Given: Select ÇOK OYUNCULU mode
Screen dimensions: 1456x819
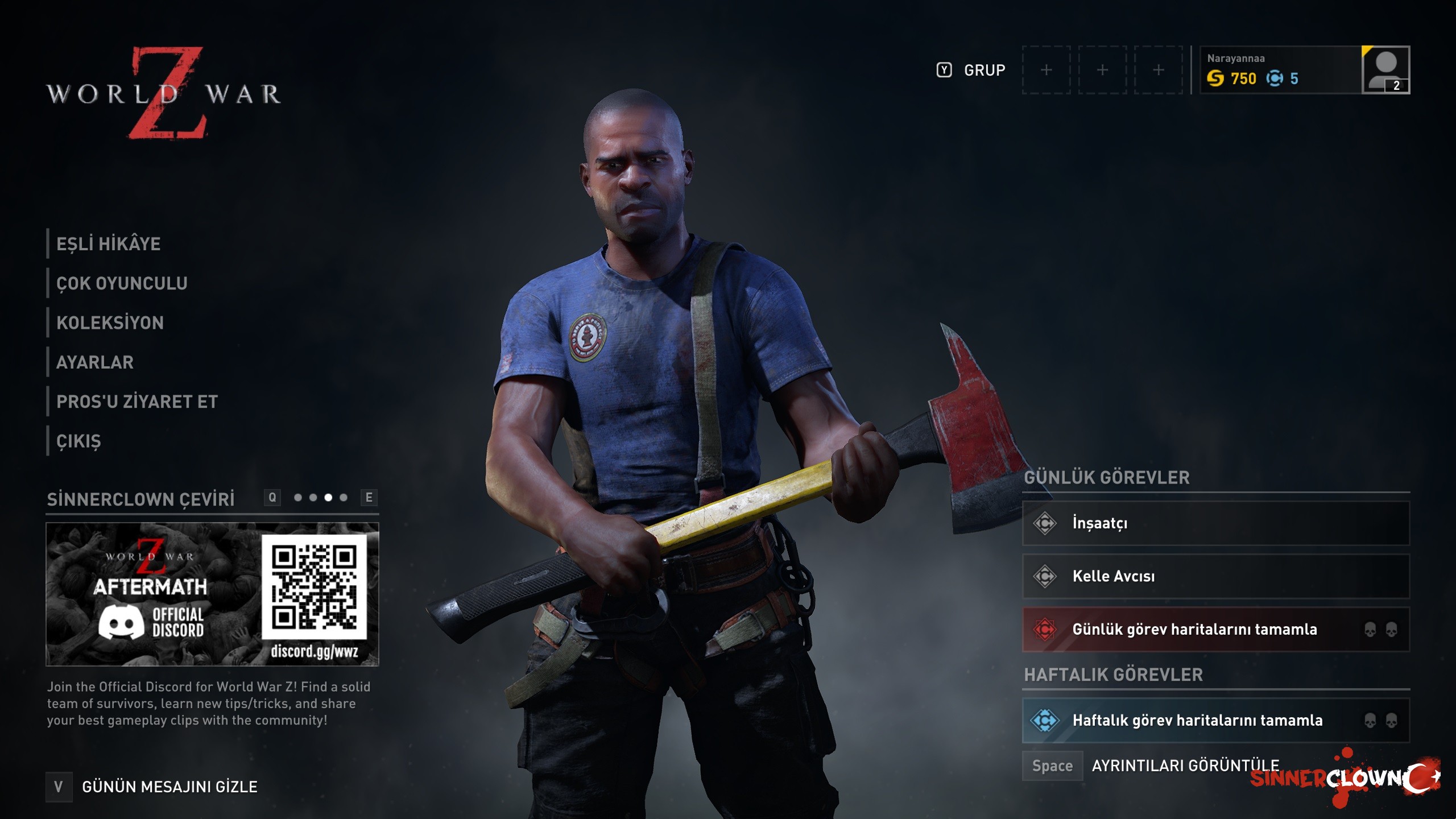Looking at the screenshot, I should (122, 283).
